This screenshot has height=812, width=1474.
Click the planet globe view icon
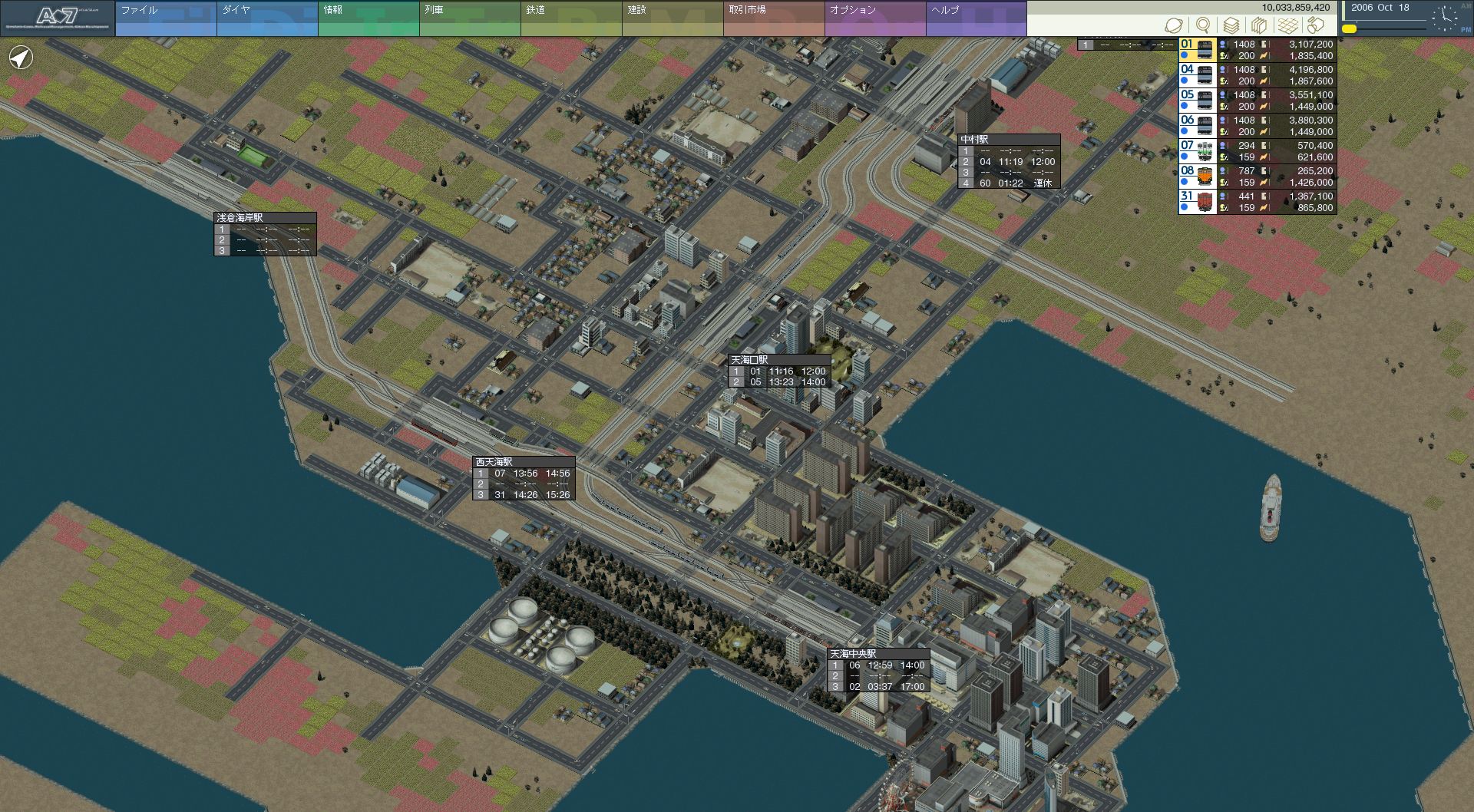pyautogui.click(x=1173, y=25)
